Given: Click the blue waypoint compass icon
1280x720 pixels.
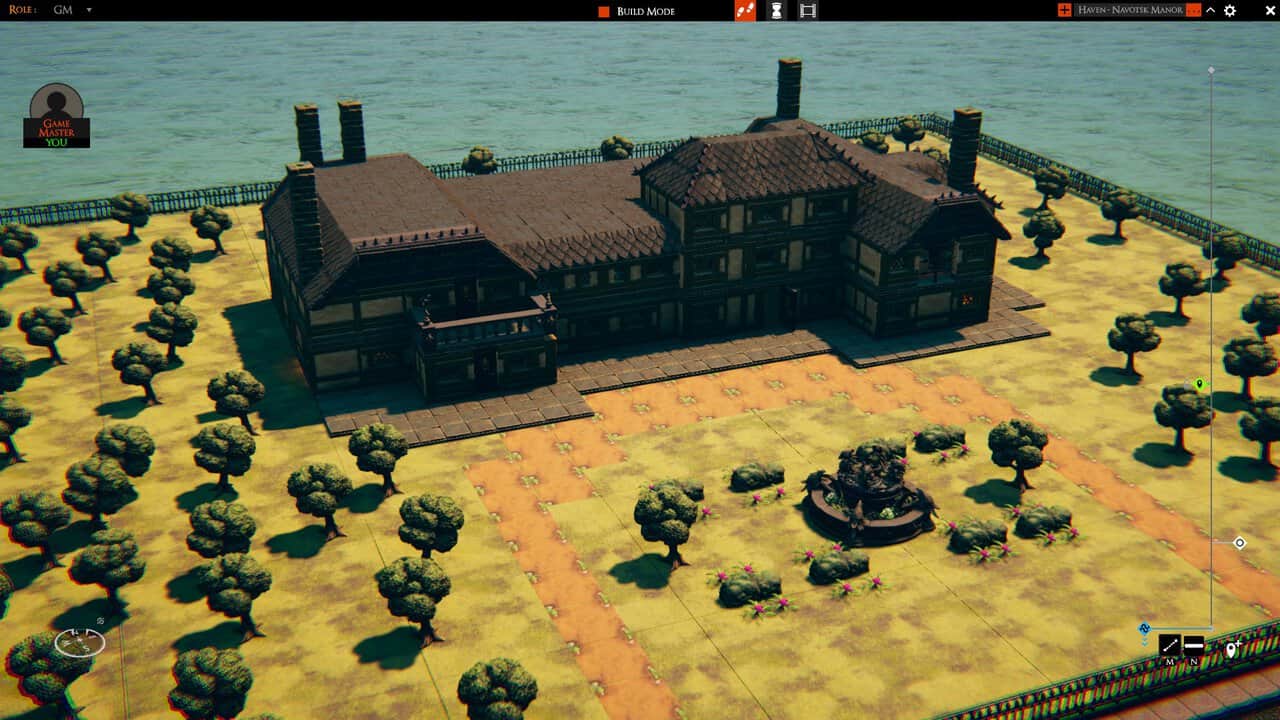Looking at the screenshot, I should (1144, 627).
